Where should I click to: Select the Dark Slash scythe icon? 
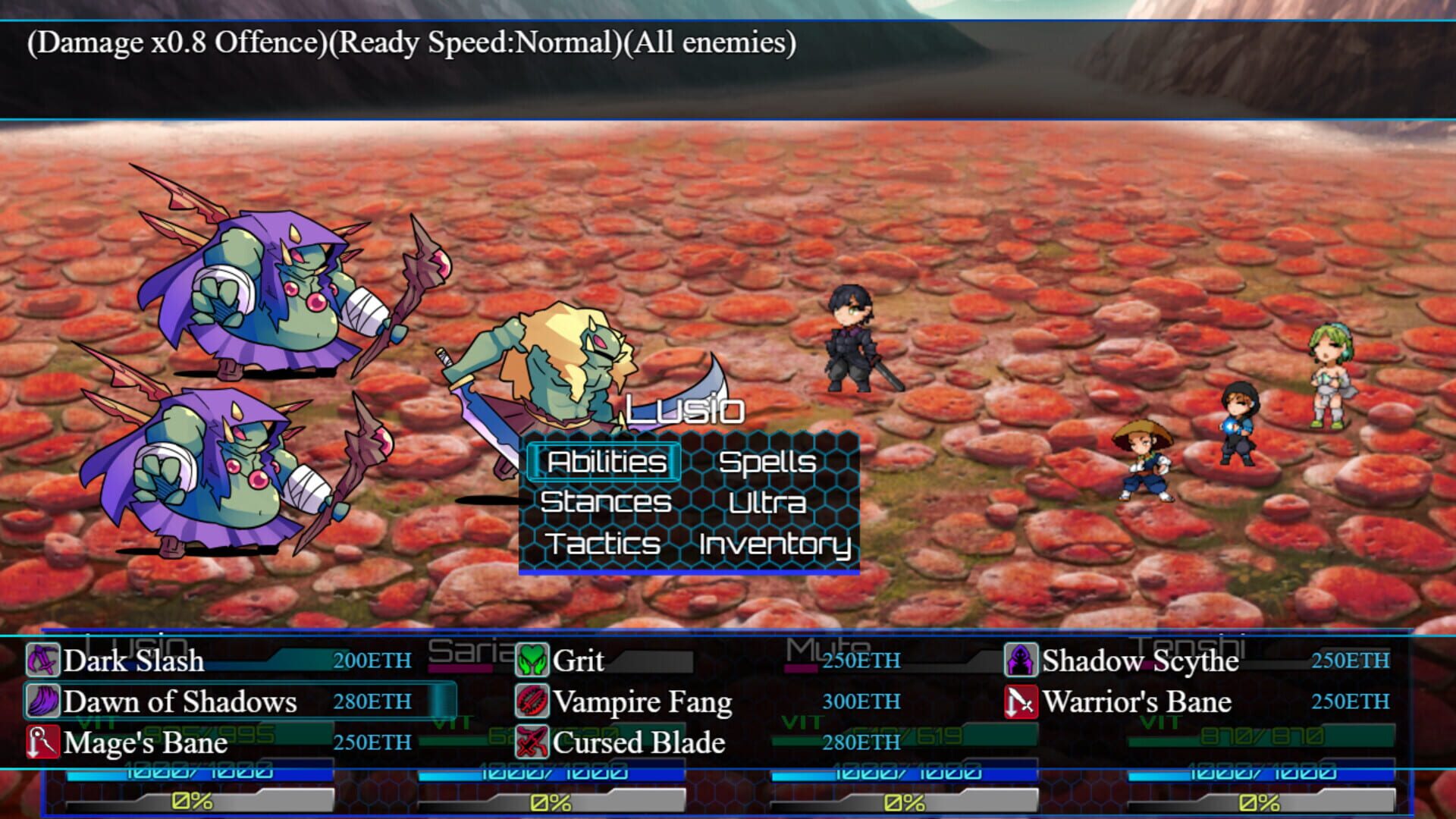44,661
